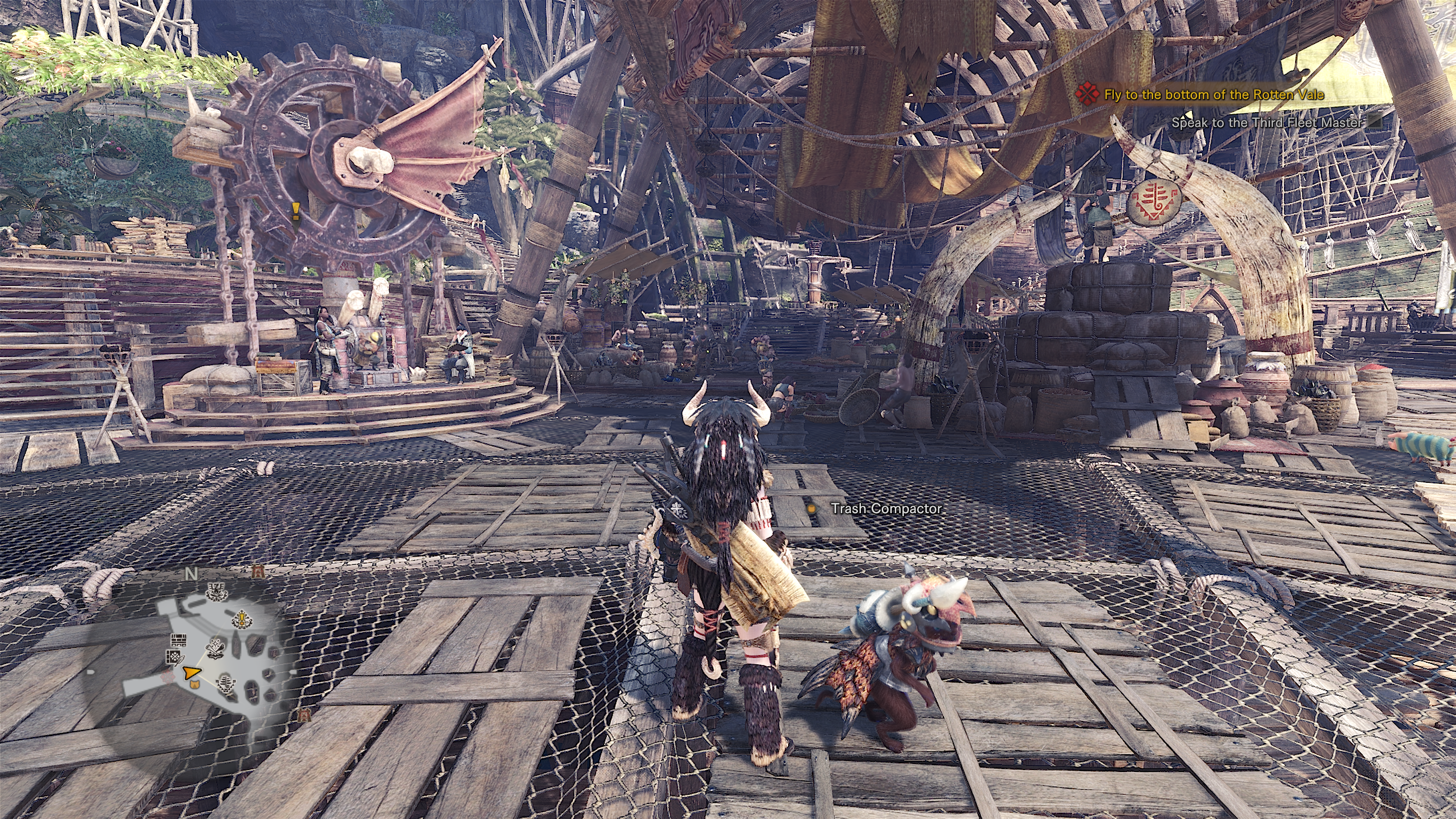The image size is (1456, 819).
Task: Tick the Third Fleet Master objective checkbox
Action: (1375, 122)
